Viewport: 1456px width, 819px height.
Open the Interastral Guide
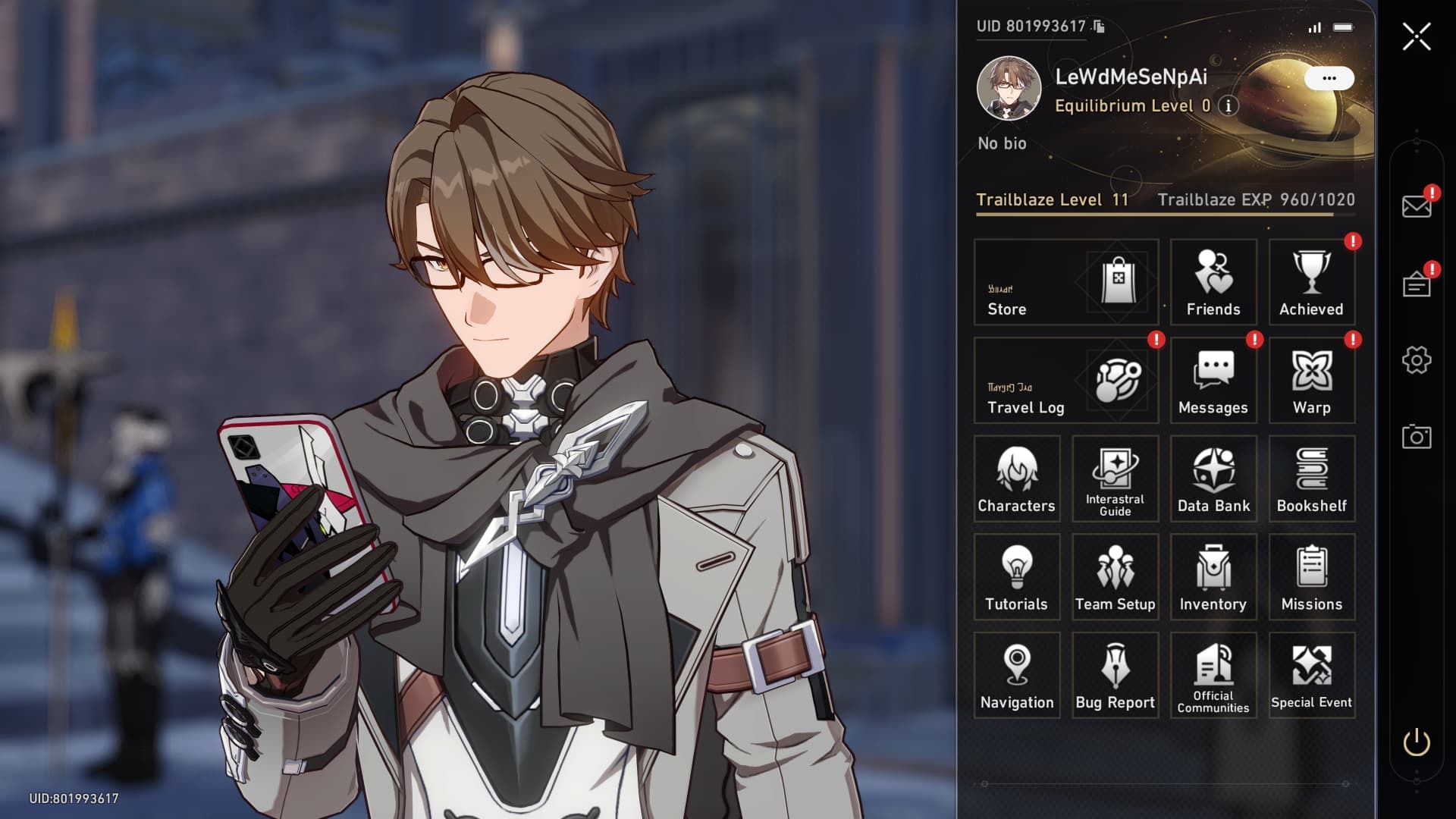point(1115,479)
